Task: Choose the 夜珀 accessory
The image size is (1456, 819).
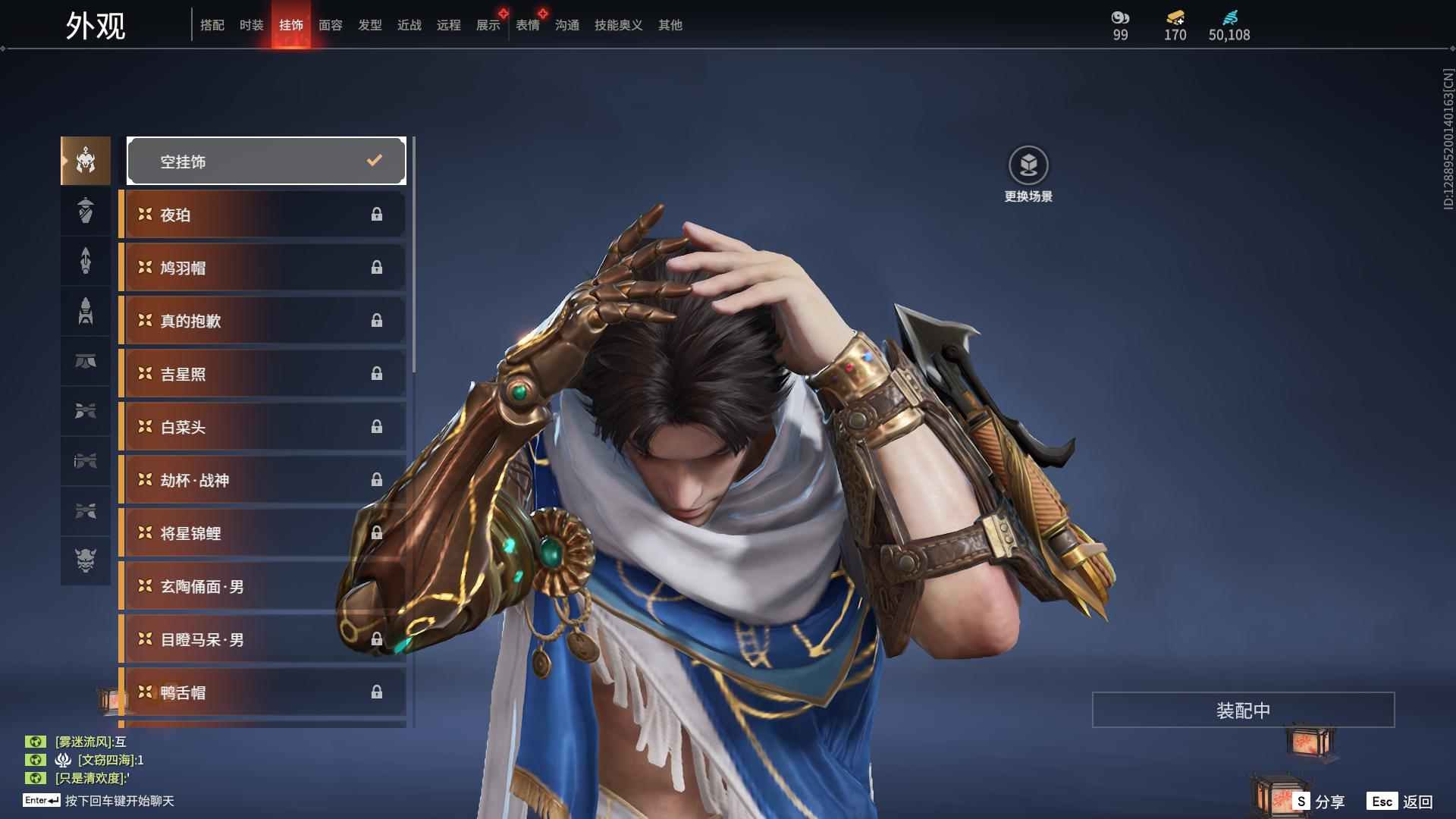Action: click(262, 215)
